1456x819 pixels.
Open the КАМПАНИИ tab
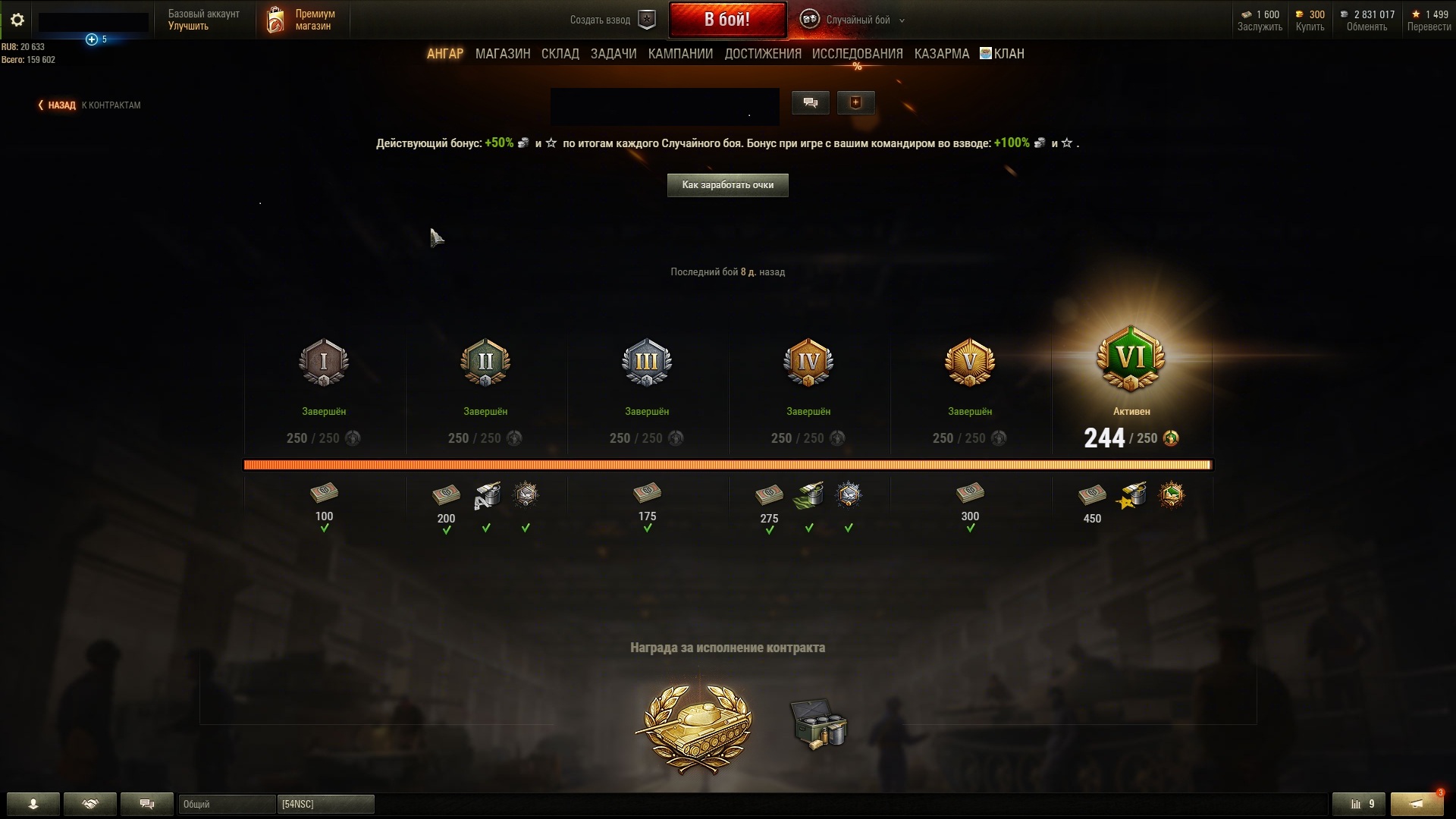coord(679,54)
